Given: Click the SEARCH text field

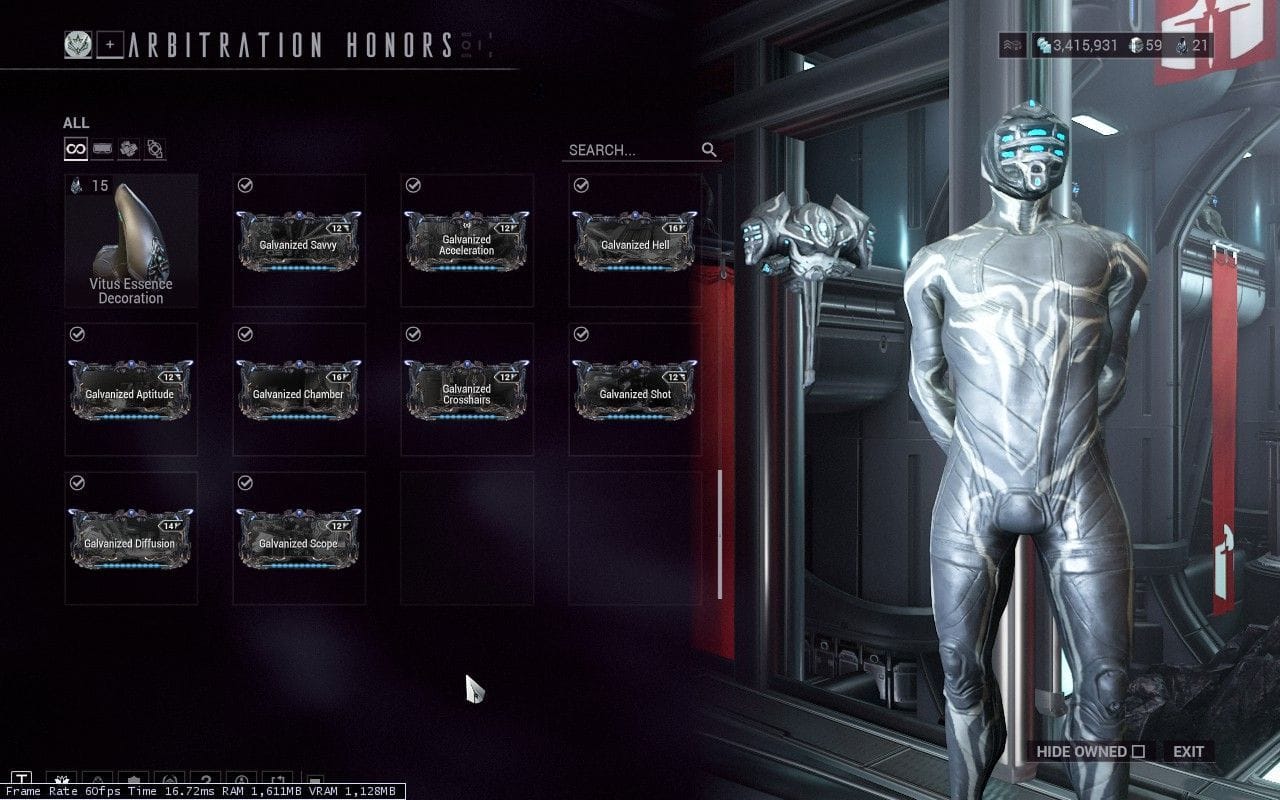Looking at the screenshot, I should [x=620, y=150].
